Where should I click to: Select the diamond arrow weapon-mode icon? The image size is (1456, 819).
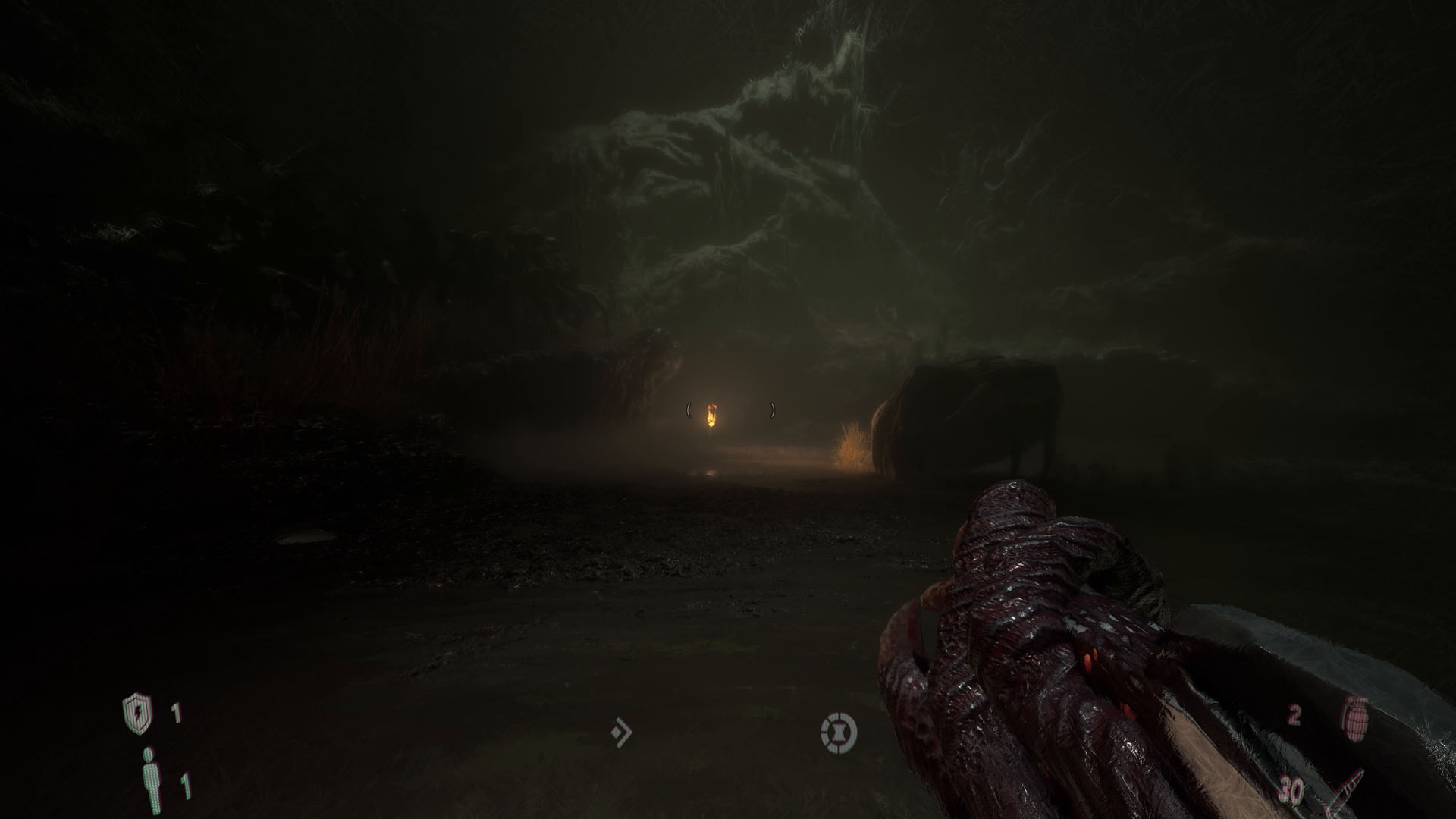coord(622,731)
